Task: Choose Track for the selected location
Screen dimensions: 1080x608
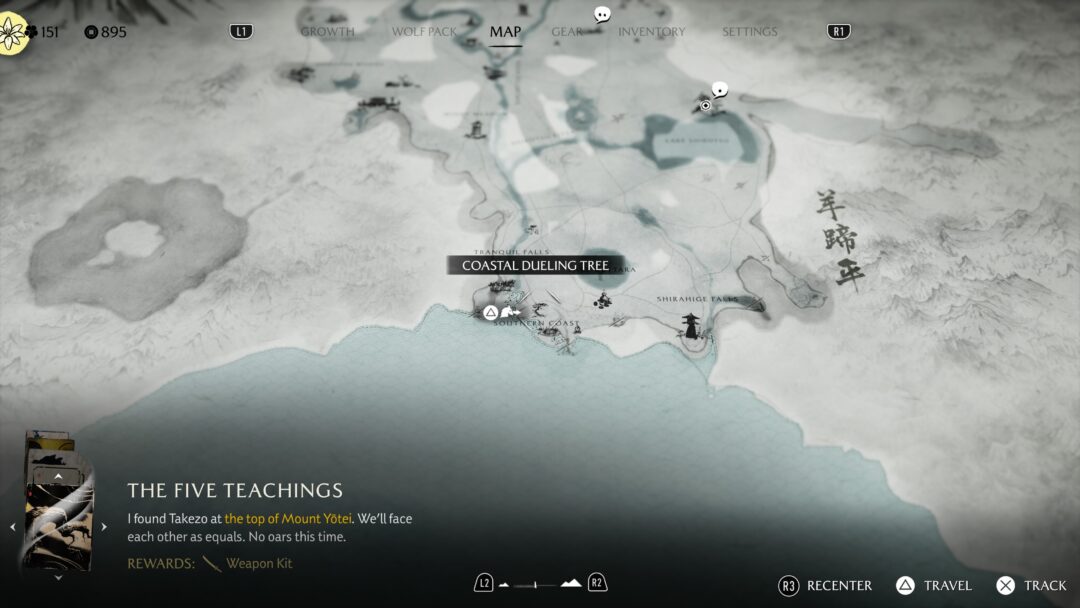Action: (1032, 585)
